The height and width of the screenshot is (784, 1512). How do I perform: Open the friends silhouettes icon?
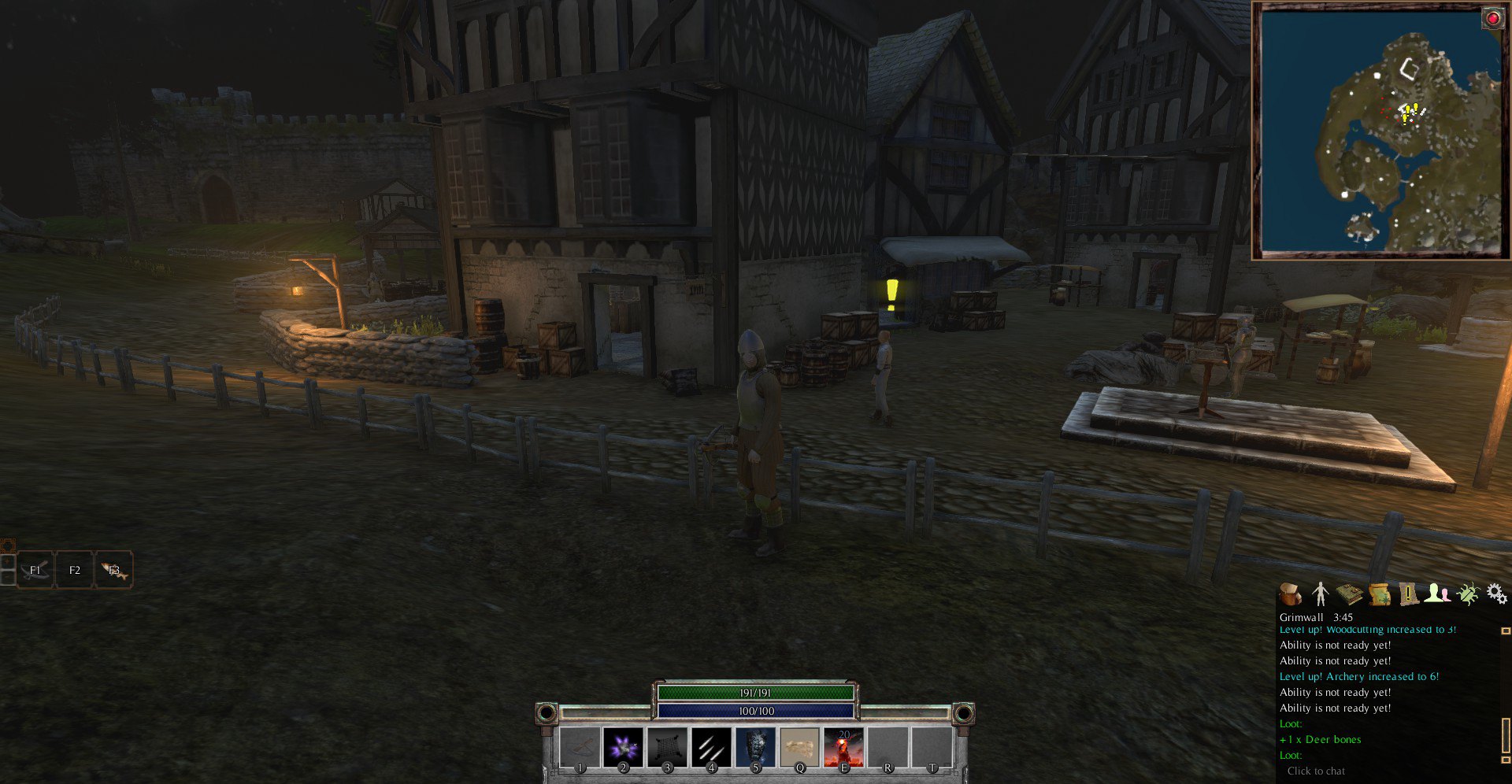(1438, 594)
